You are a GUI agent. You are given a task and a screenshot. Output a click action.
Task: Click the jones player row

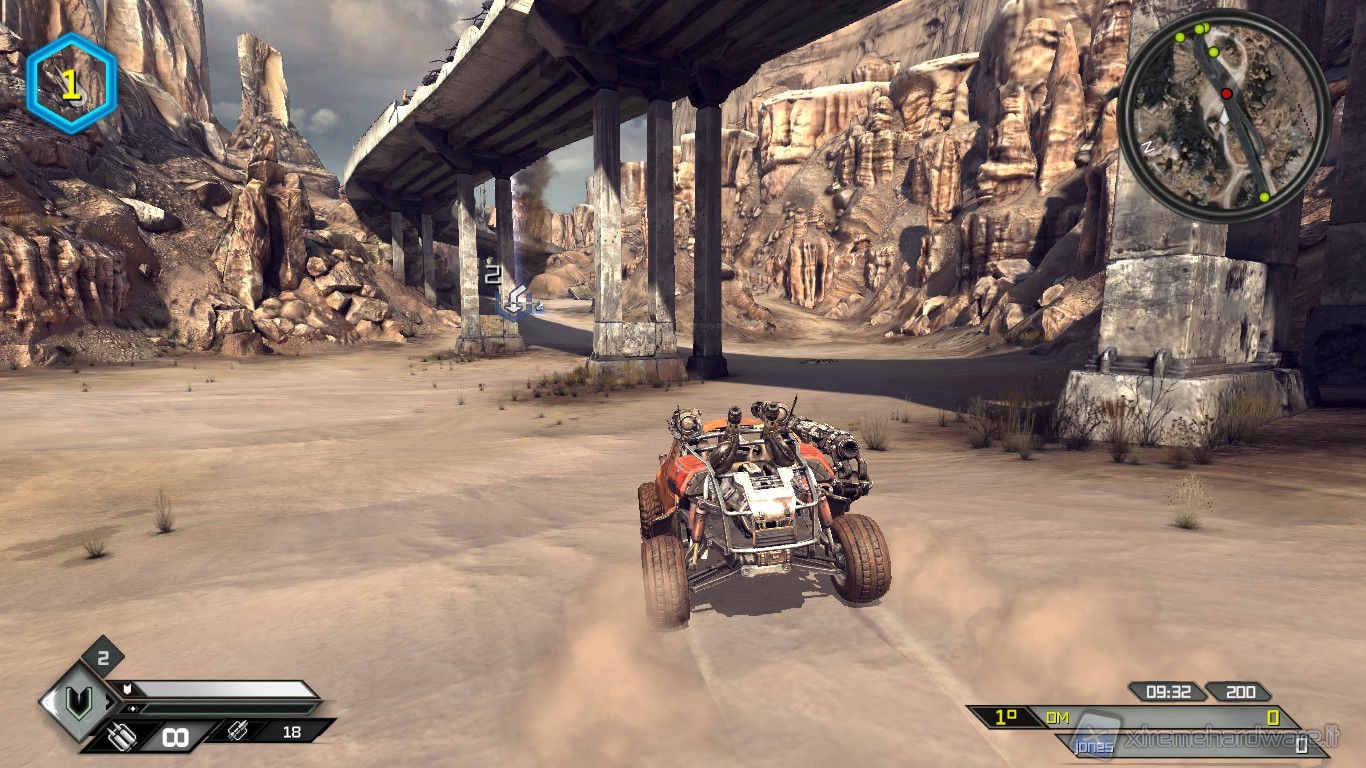point(1190,745)
